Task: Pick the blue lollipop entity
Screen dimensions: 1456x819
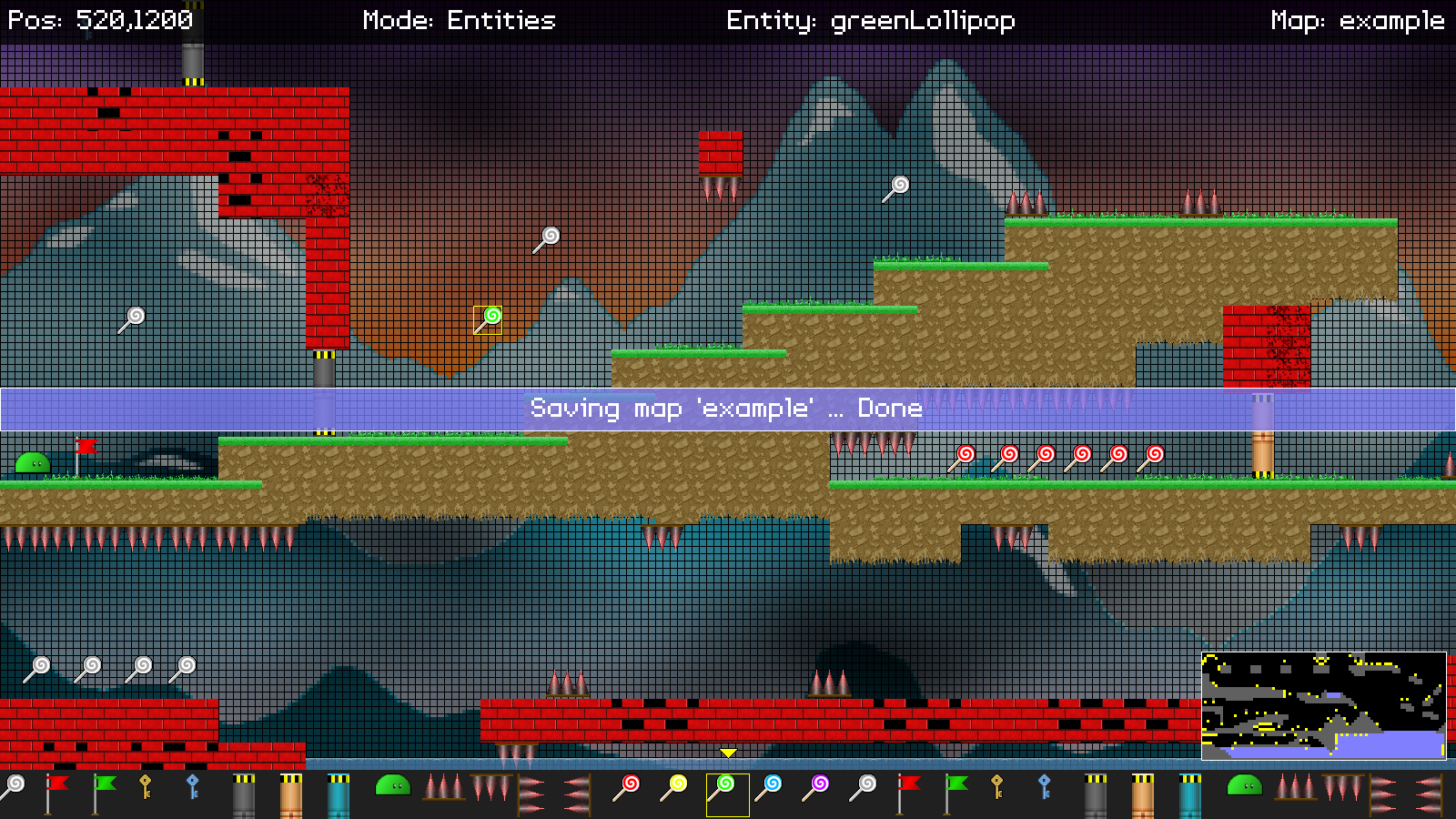Action: (769, 788)
